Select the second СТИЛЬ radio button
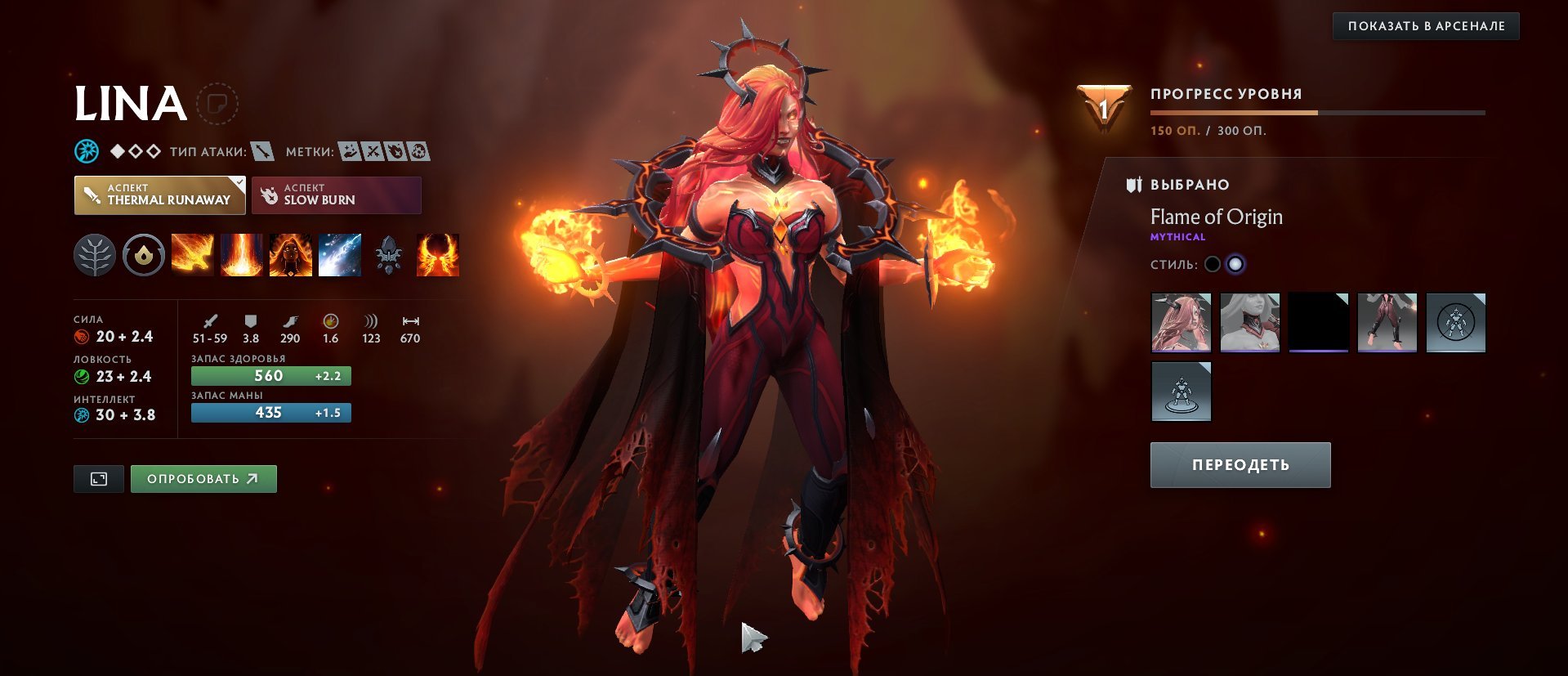 [1237, 264]
